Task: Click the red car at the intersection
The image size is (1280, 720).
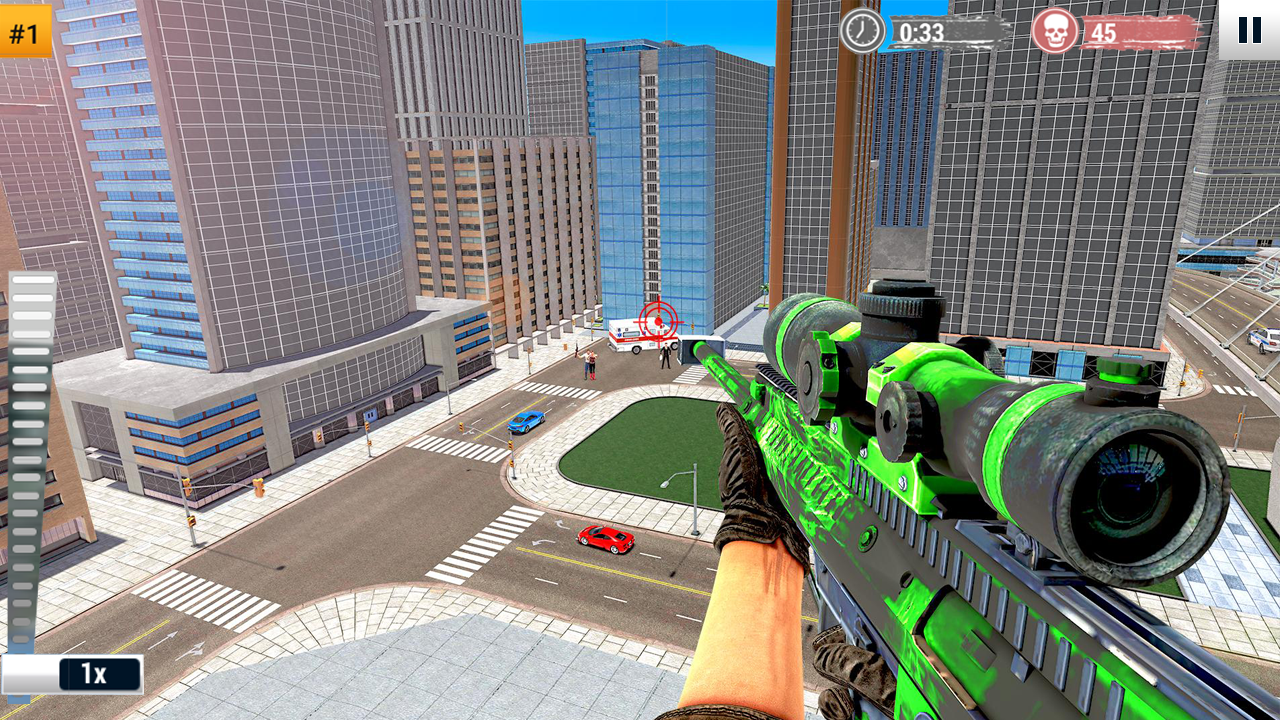Action: coord(605,541)
